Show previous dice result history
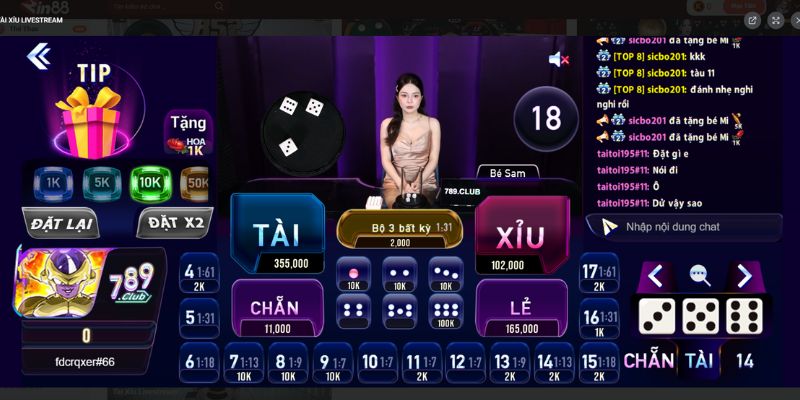 tap(655, 275)
